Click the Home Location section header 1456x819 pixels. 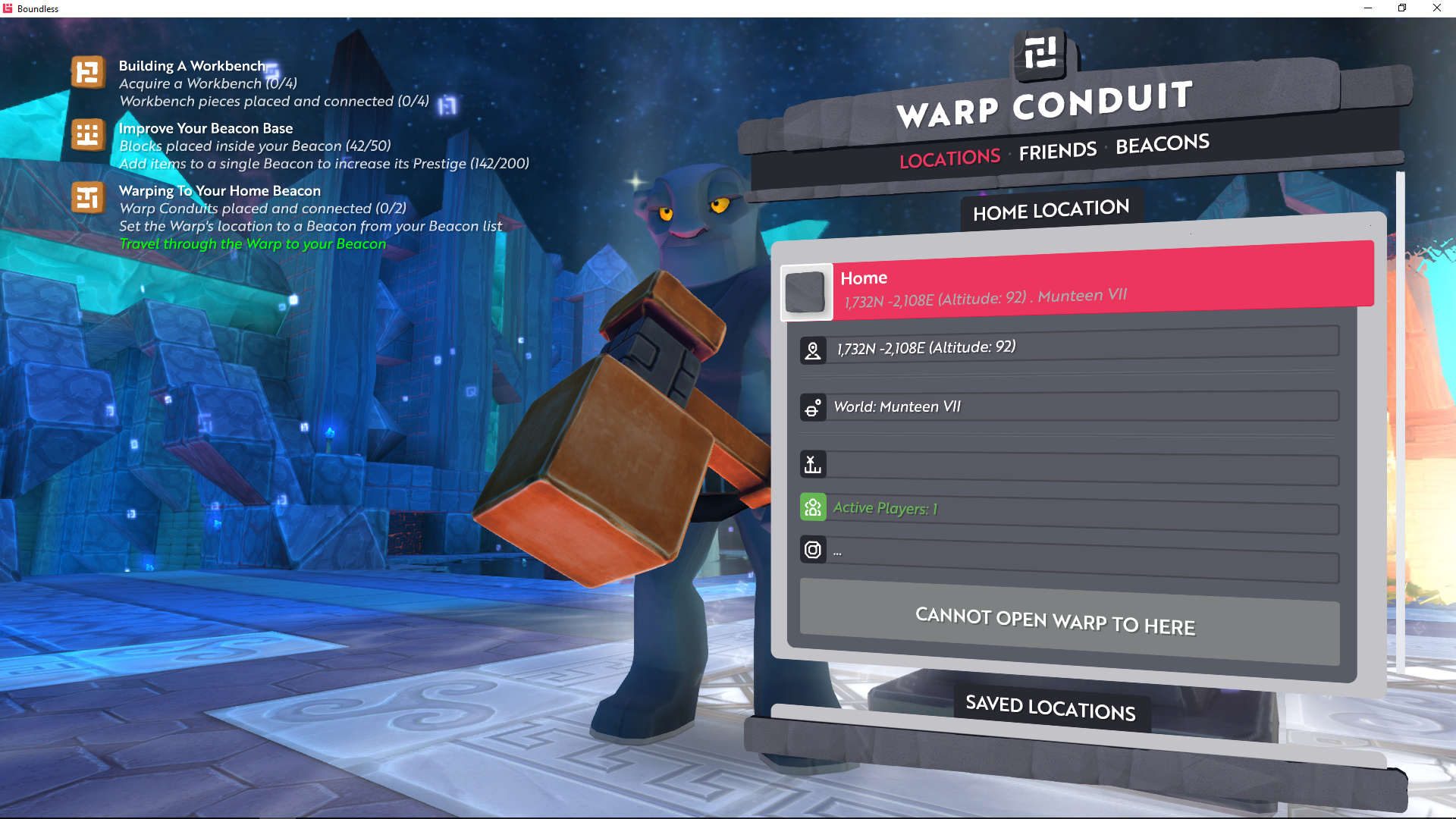tap(1051, 210)
